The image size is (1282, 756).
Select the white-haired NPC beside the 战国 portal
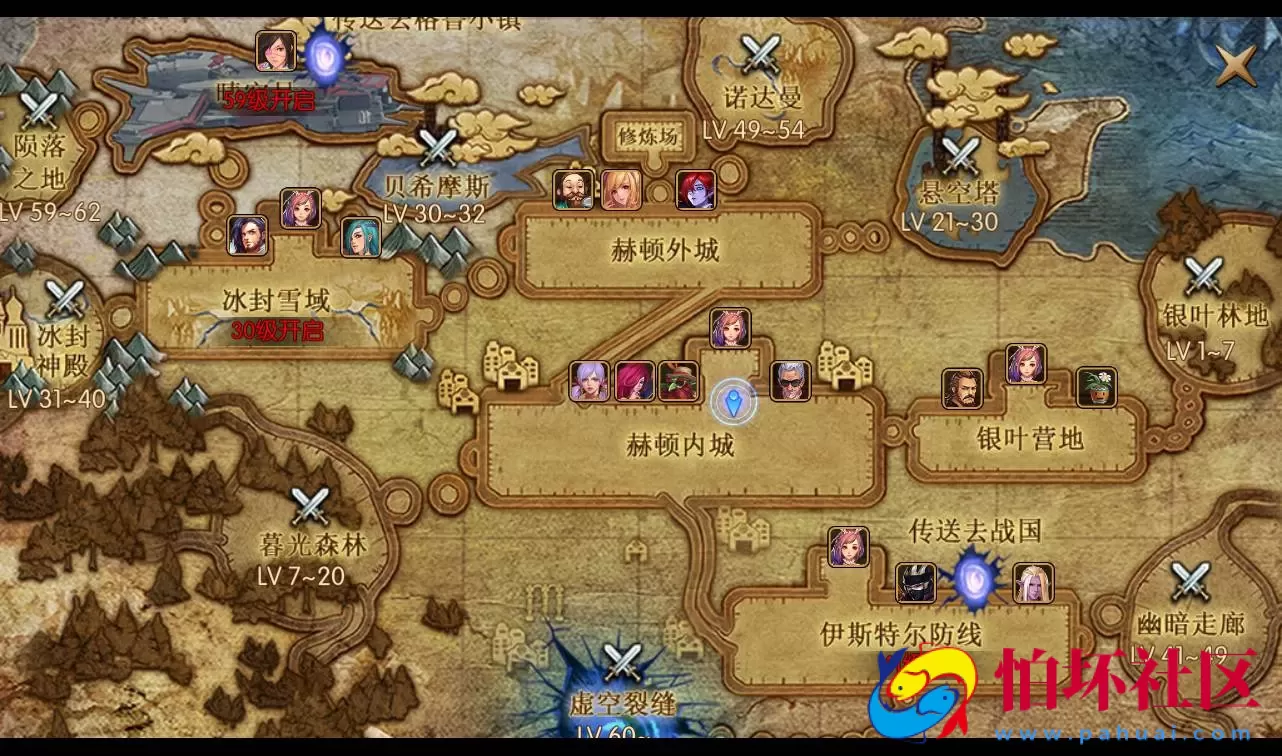[x=1033, y=582]
